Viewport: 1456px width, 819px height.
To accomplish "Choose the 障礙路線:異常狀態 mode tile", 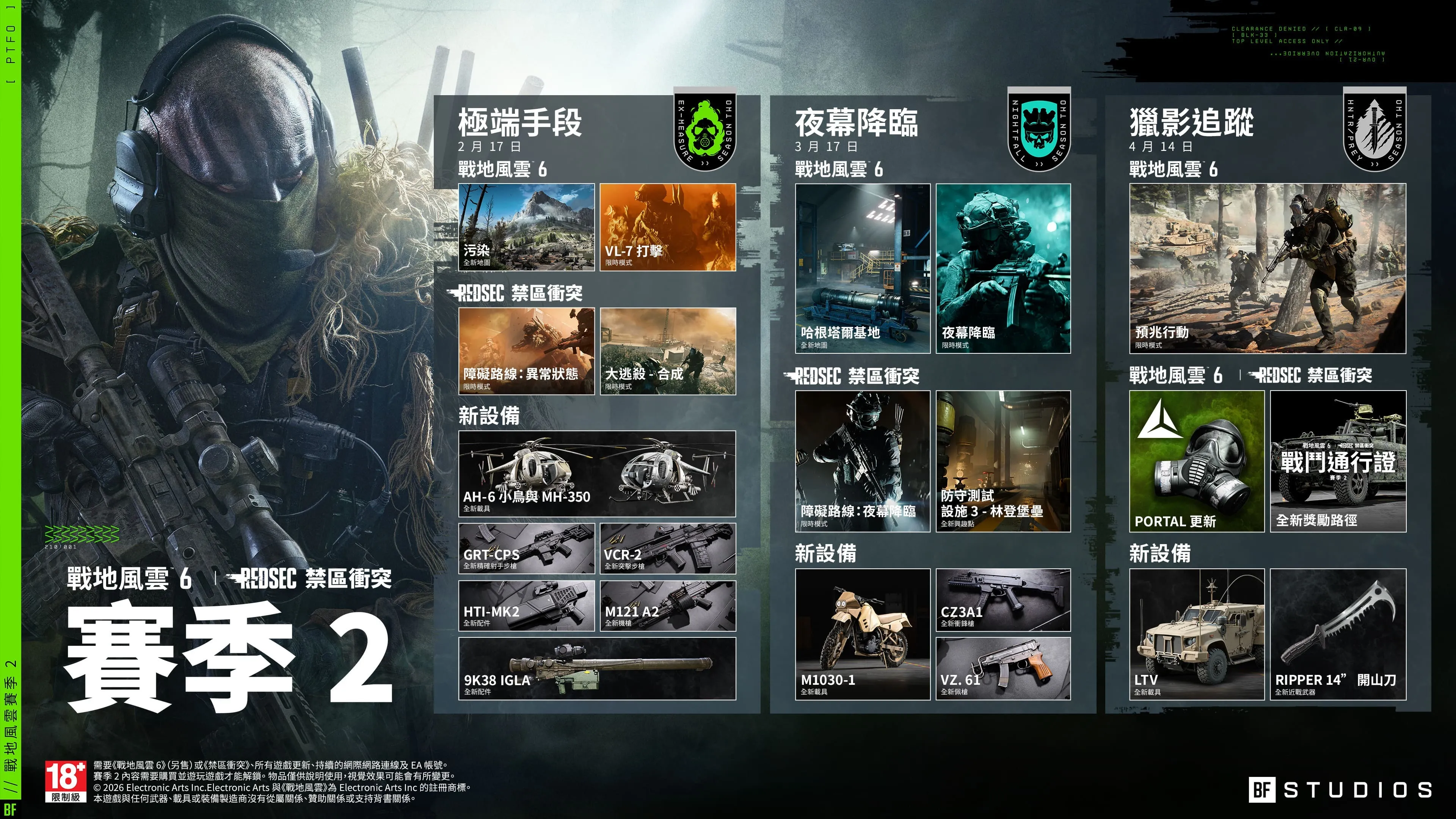I will point(526,351).
